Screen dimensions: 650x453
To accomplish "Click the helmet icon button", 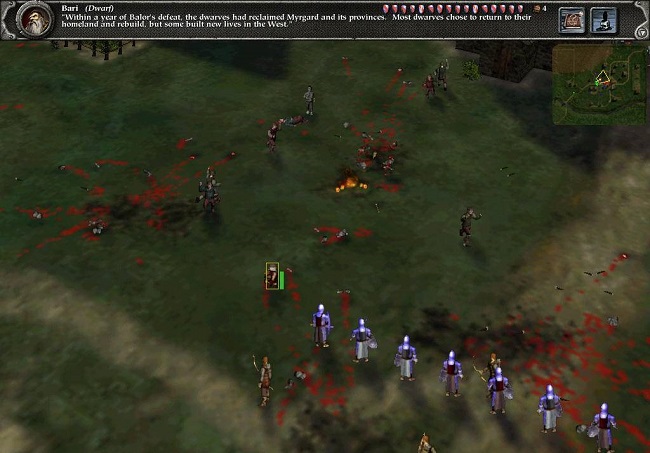I will point(603,20).
